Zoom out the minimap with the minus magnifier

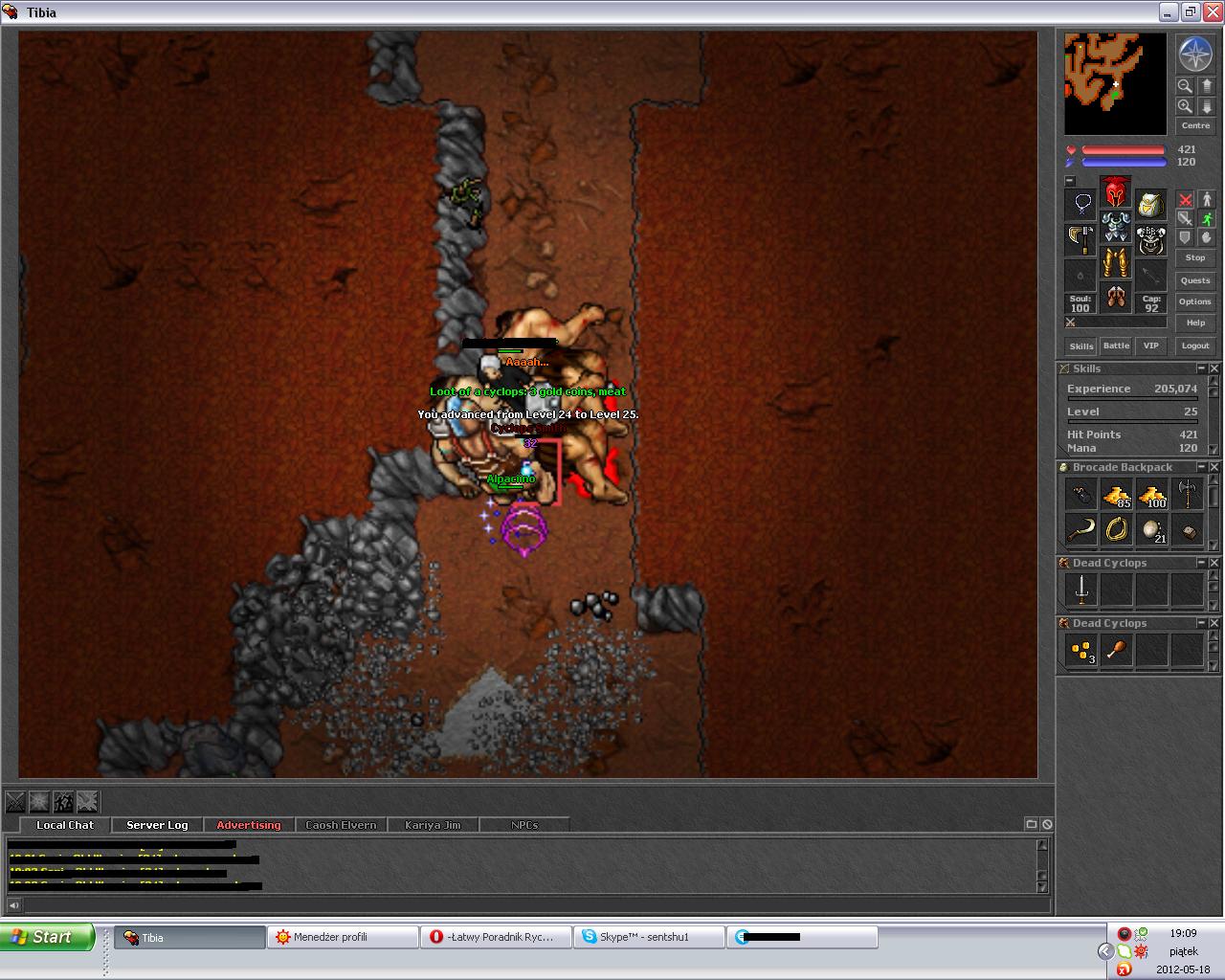tap(1185, 85)
